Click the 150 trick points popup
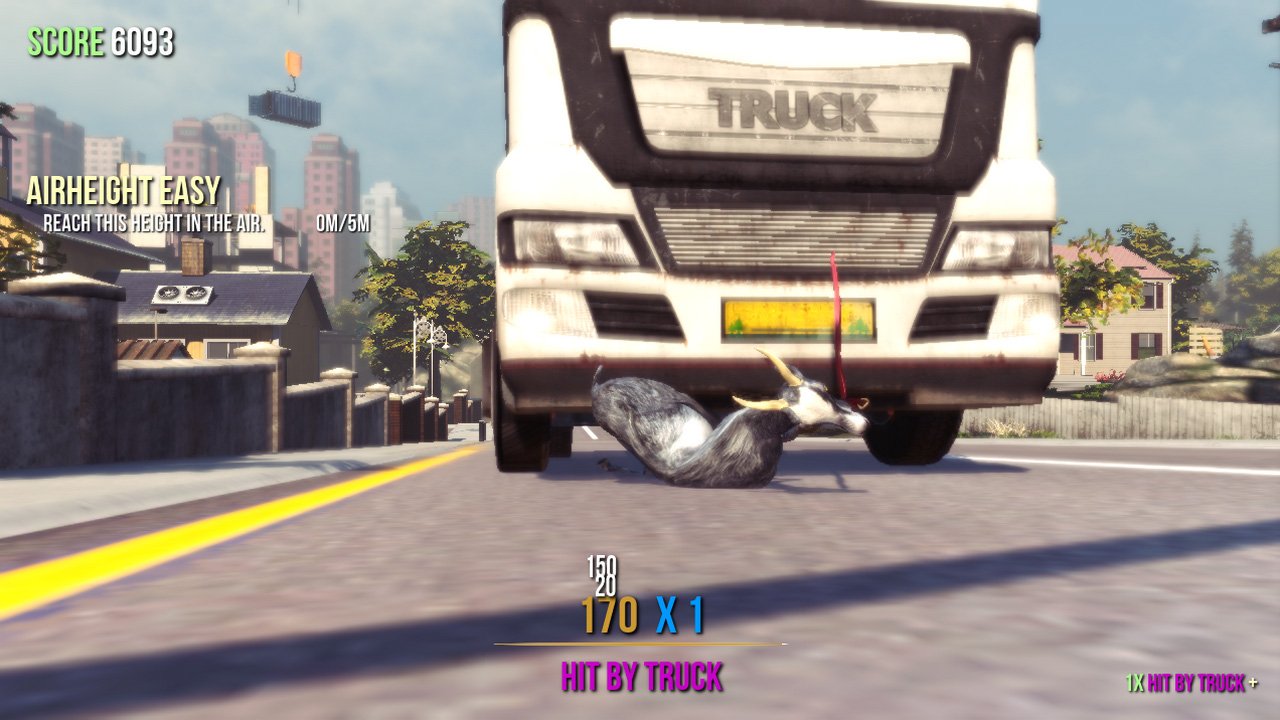The image size is (1280, 720). [601, 565]
